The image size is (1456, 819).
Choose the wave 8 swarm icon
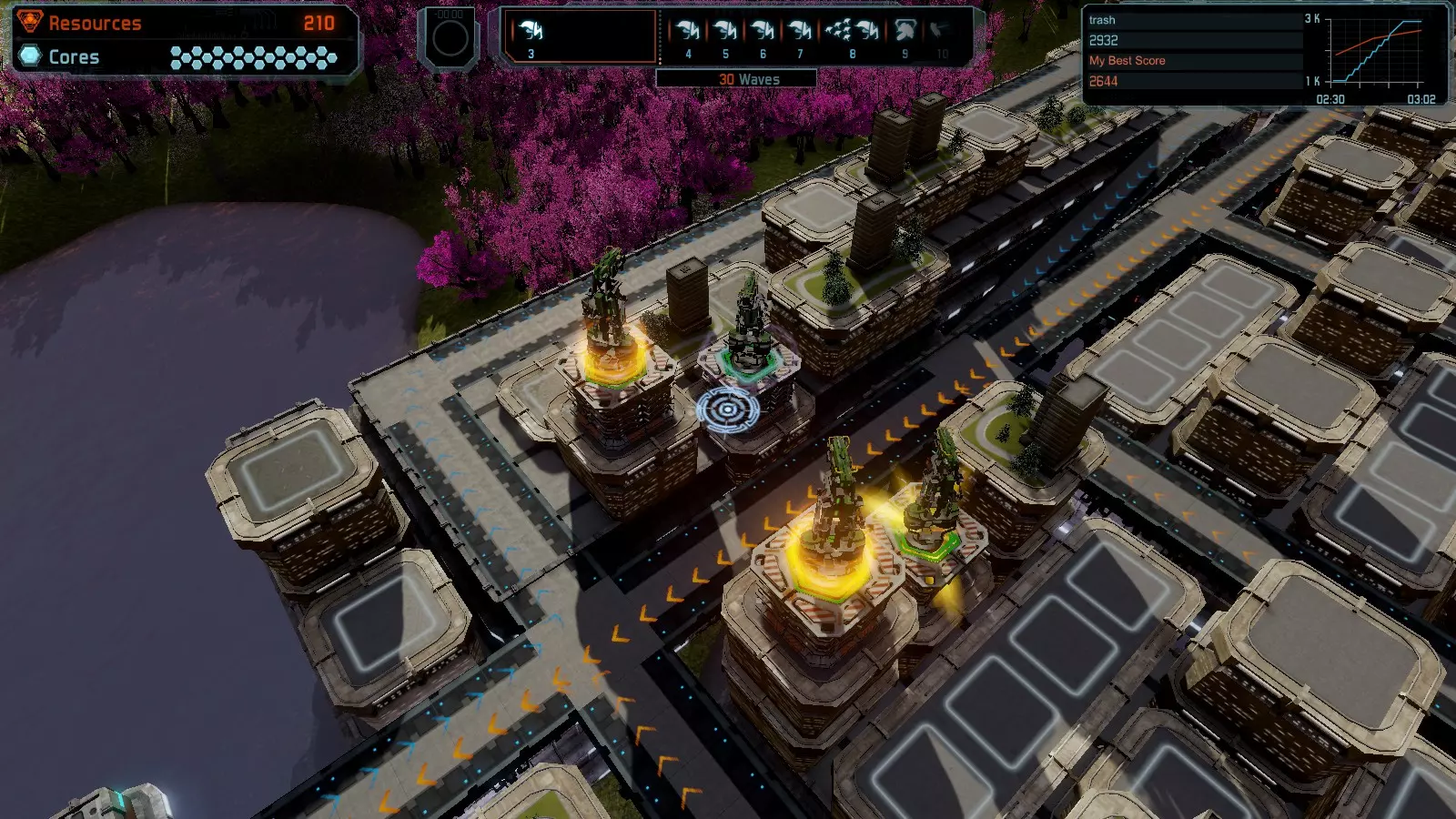pos(852,32)
